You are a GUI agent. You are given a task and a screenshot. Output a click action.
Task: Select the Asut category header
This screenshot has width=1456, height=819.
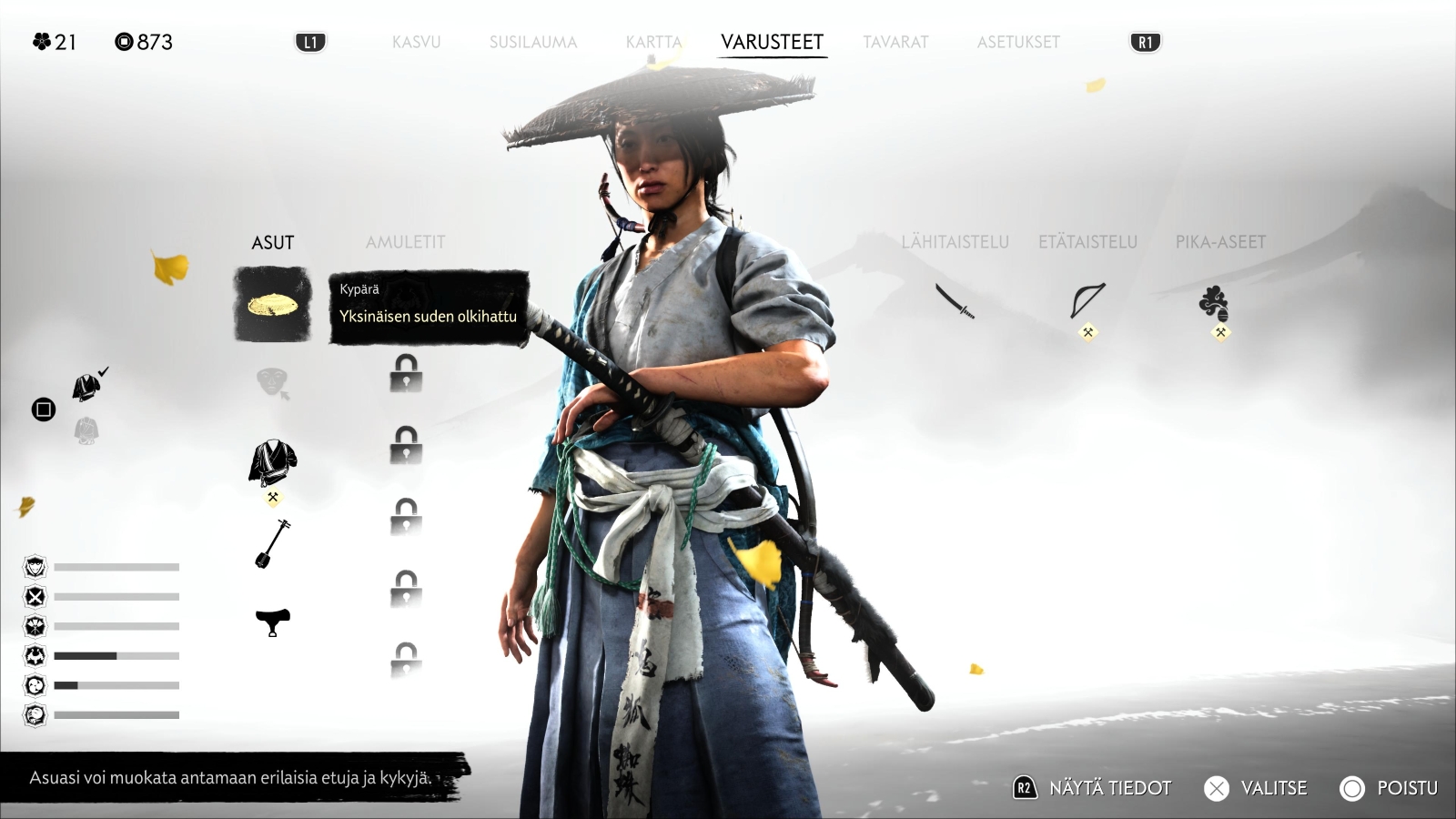[x=272, y=242]
